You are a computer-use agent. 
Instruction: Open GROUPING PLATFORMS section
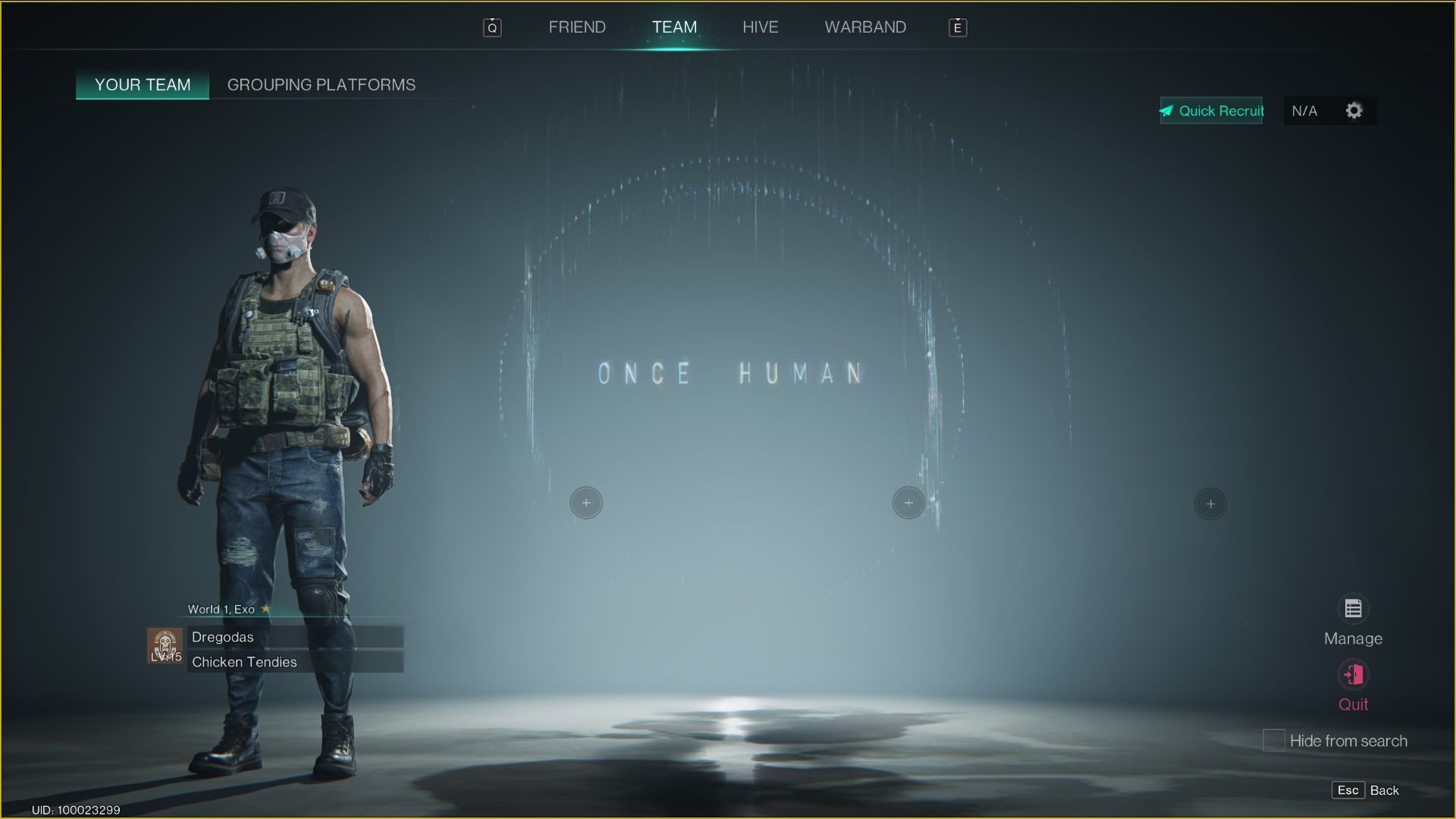pos(322,85)
